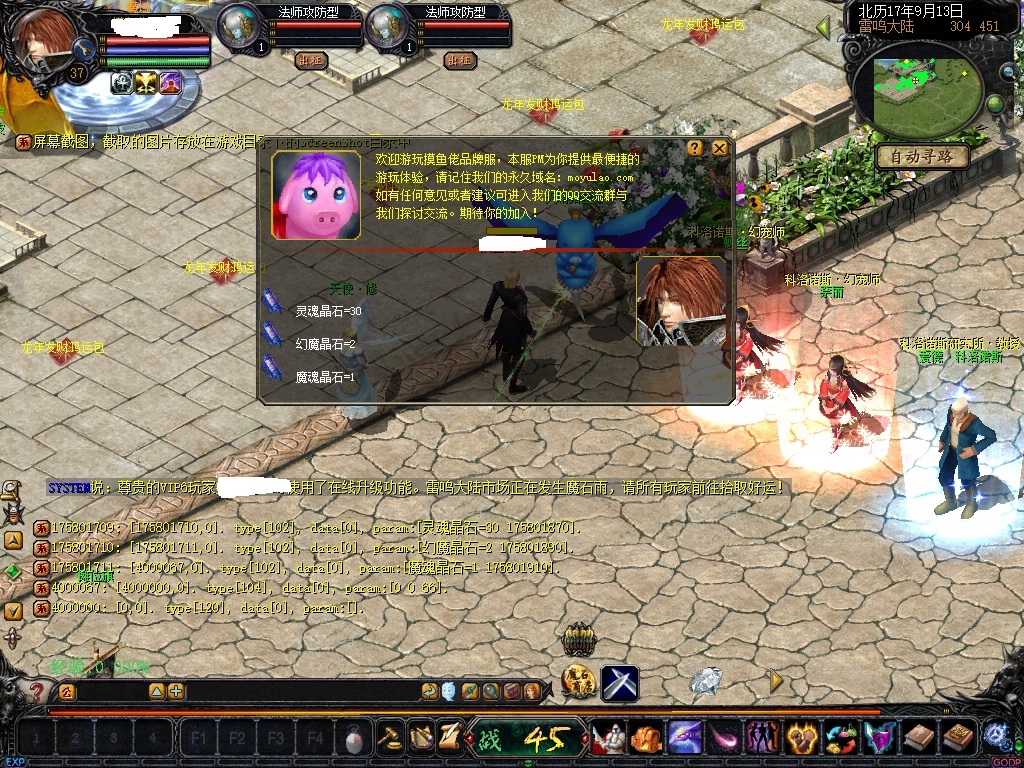Pick the 魔魂晶石=1 option
This screenshot has height=768, width=1024.
point(325,377)
